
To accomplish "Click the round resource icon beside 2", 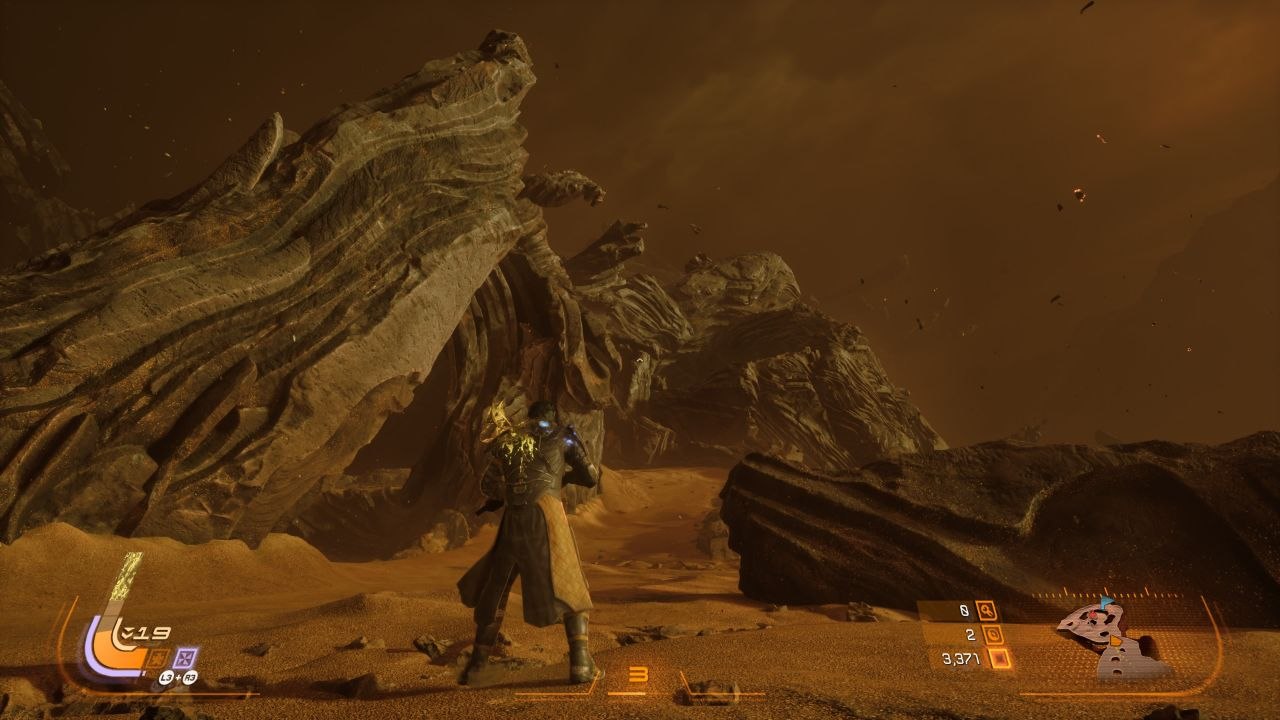I will point(993,634).
